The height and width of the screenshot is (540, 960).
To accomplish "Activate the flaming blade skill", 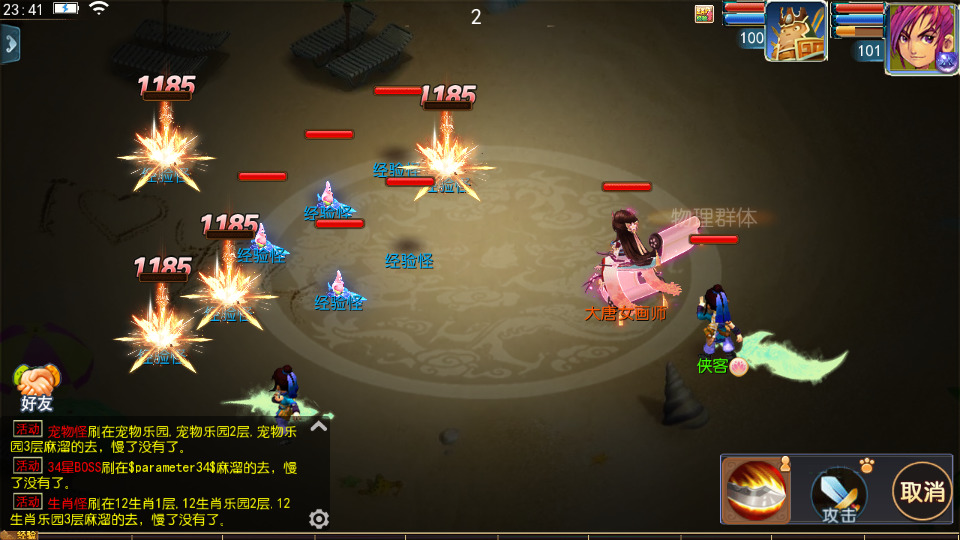I will pyautogui.click(x=757, y=490).
